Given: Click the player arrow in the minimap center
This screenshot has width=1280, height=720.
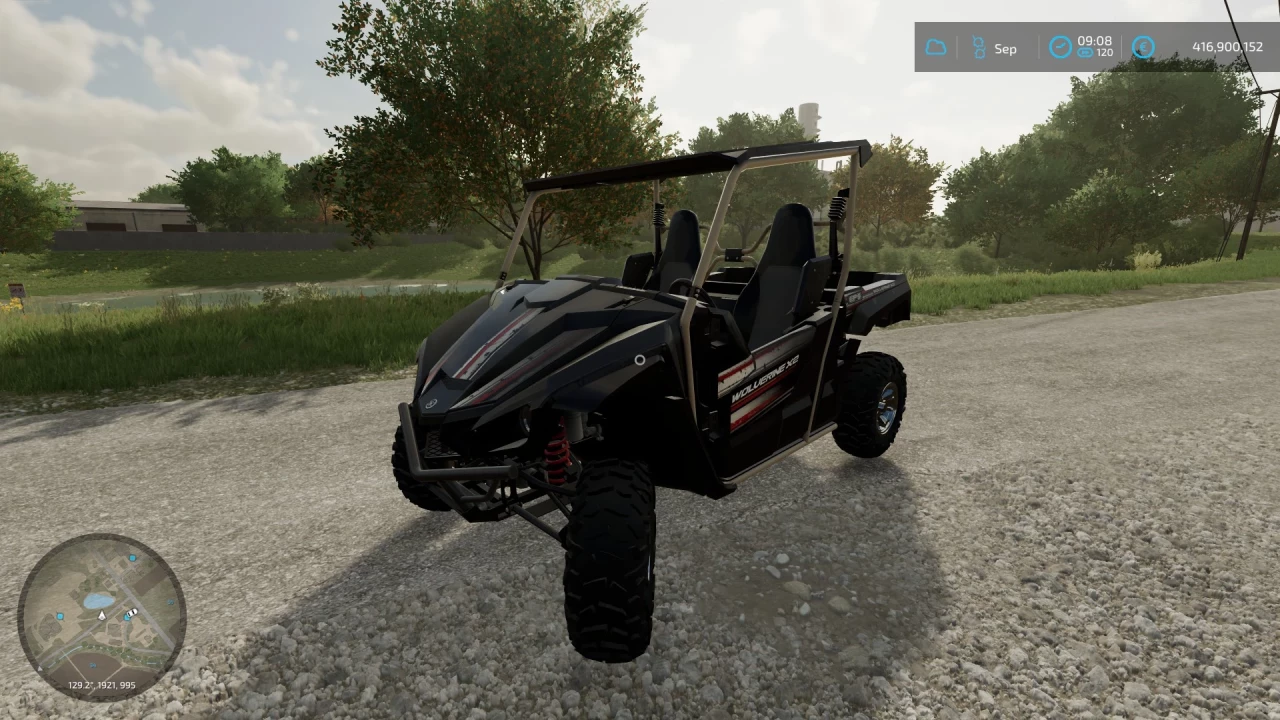Looking at the screenshot, I should (x=102, y=616).
